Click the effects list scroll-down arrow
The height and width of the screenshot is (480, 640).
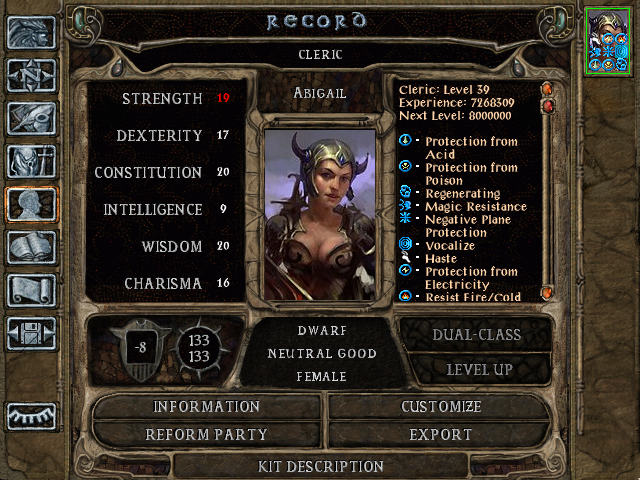pos(547,293)
